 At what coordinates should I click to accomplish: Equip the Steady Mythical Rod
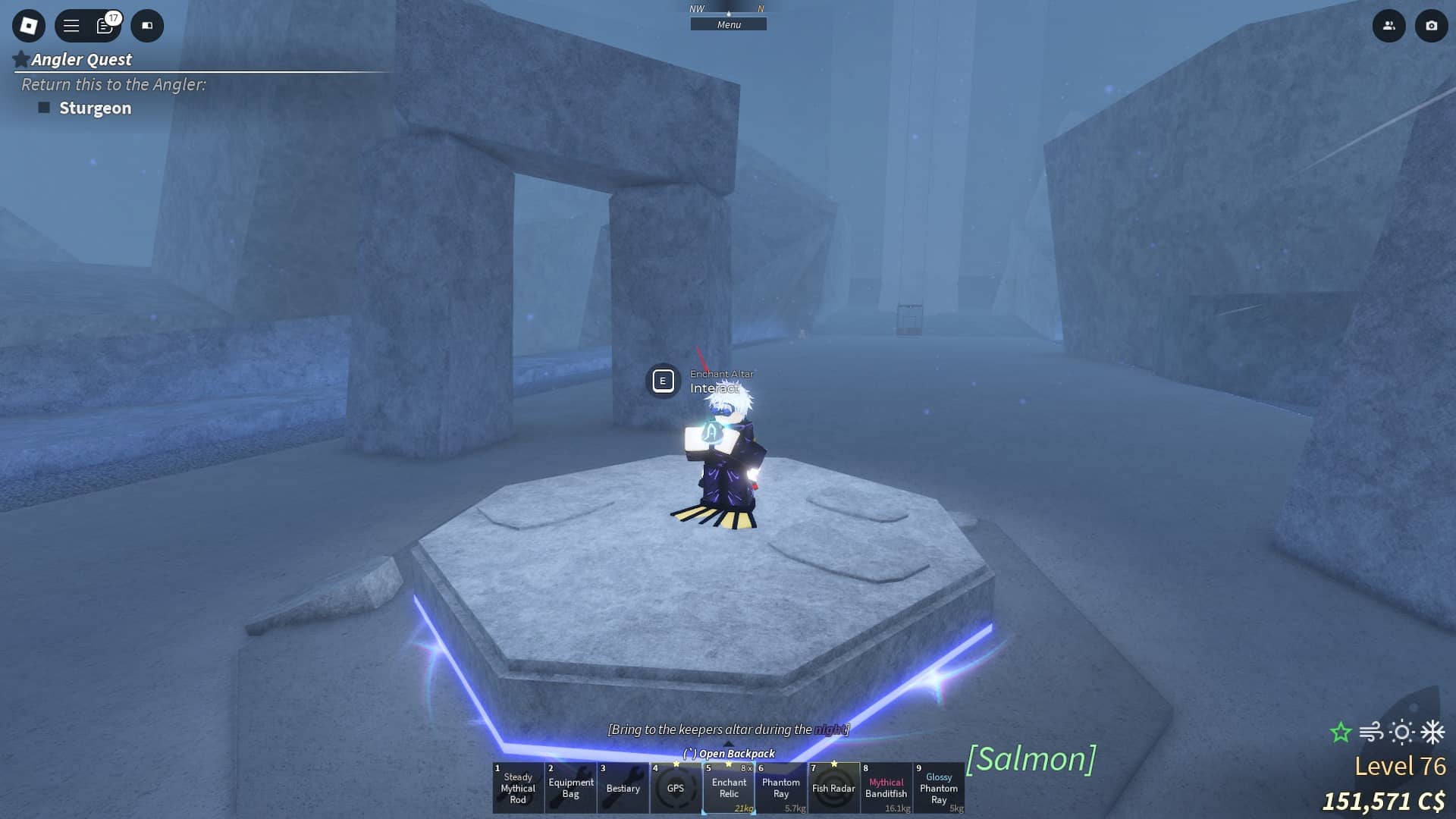pos(518,789)
